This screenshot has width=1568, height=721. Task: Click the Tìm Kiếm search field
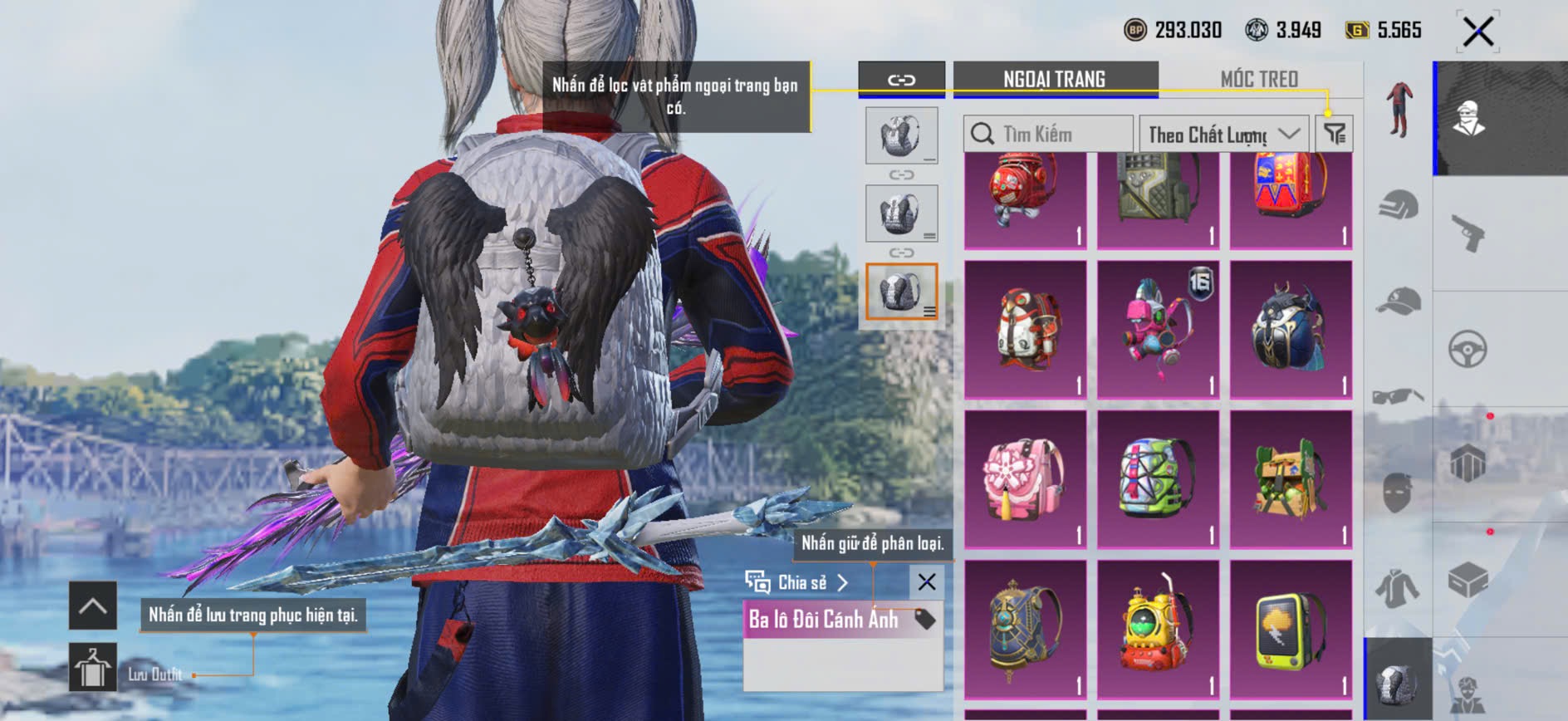(x=1048, y=134)
